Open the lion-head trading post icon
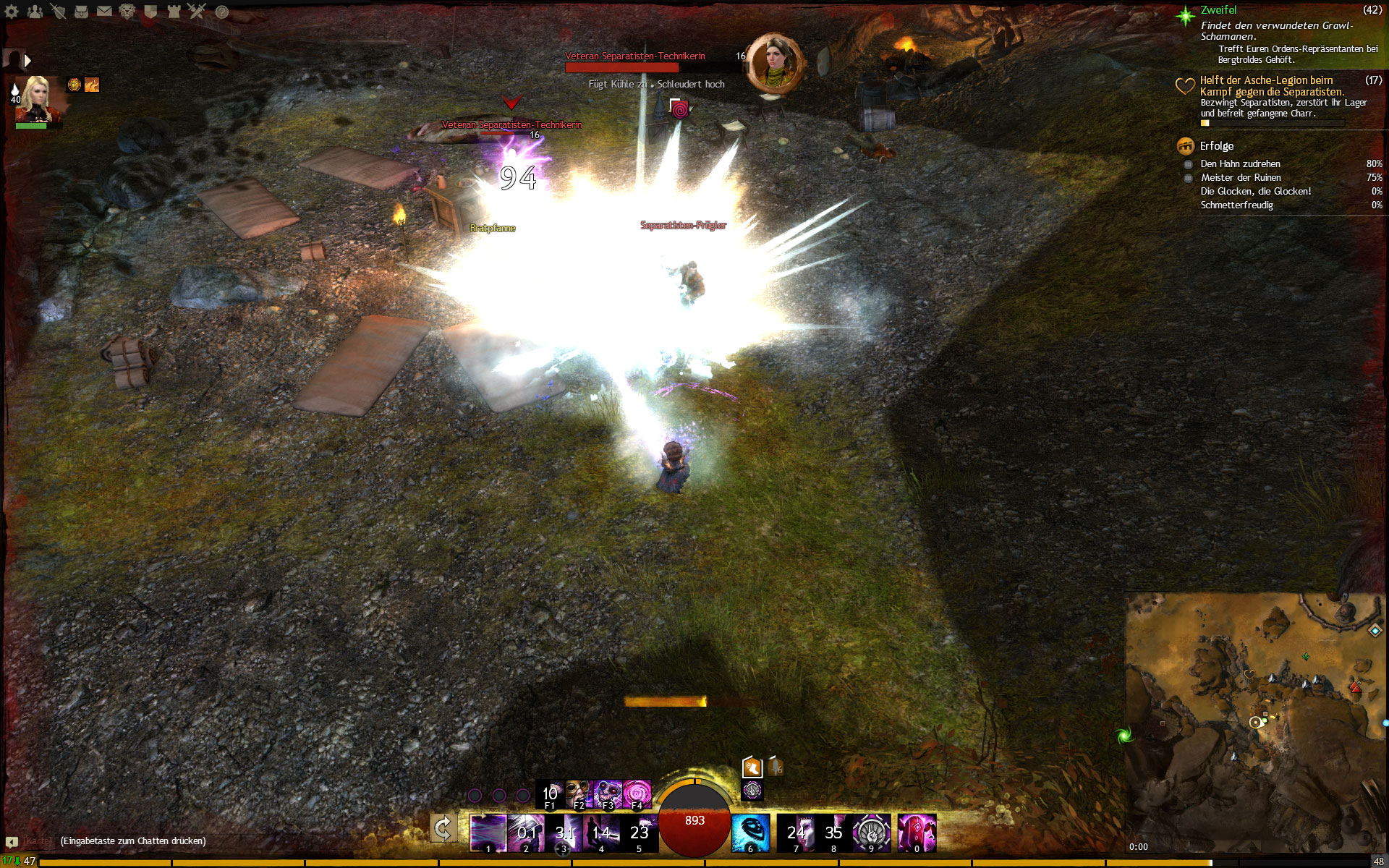This screenshot has width=1389, height=868. pyautogui.click(x=127, y=11)
